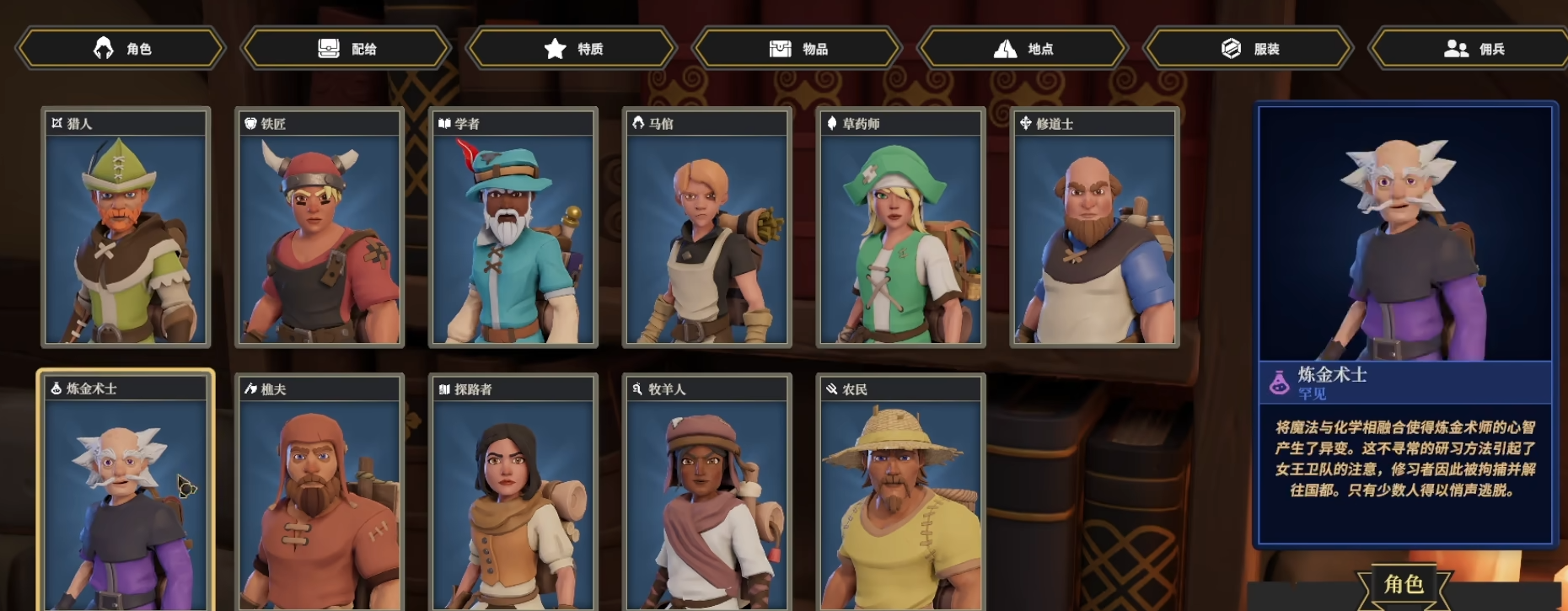
Task: Select the 猎人 character card
Action: [126, 228]
